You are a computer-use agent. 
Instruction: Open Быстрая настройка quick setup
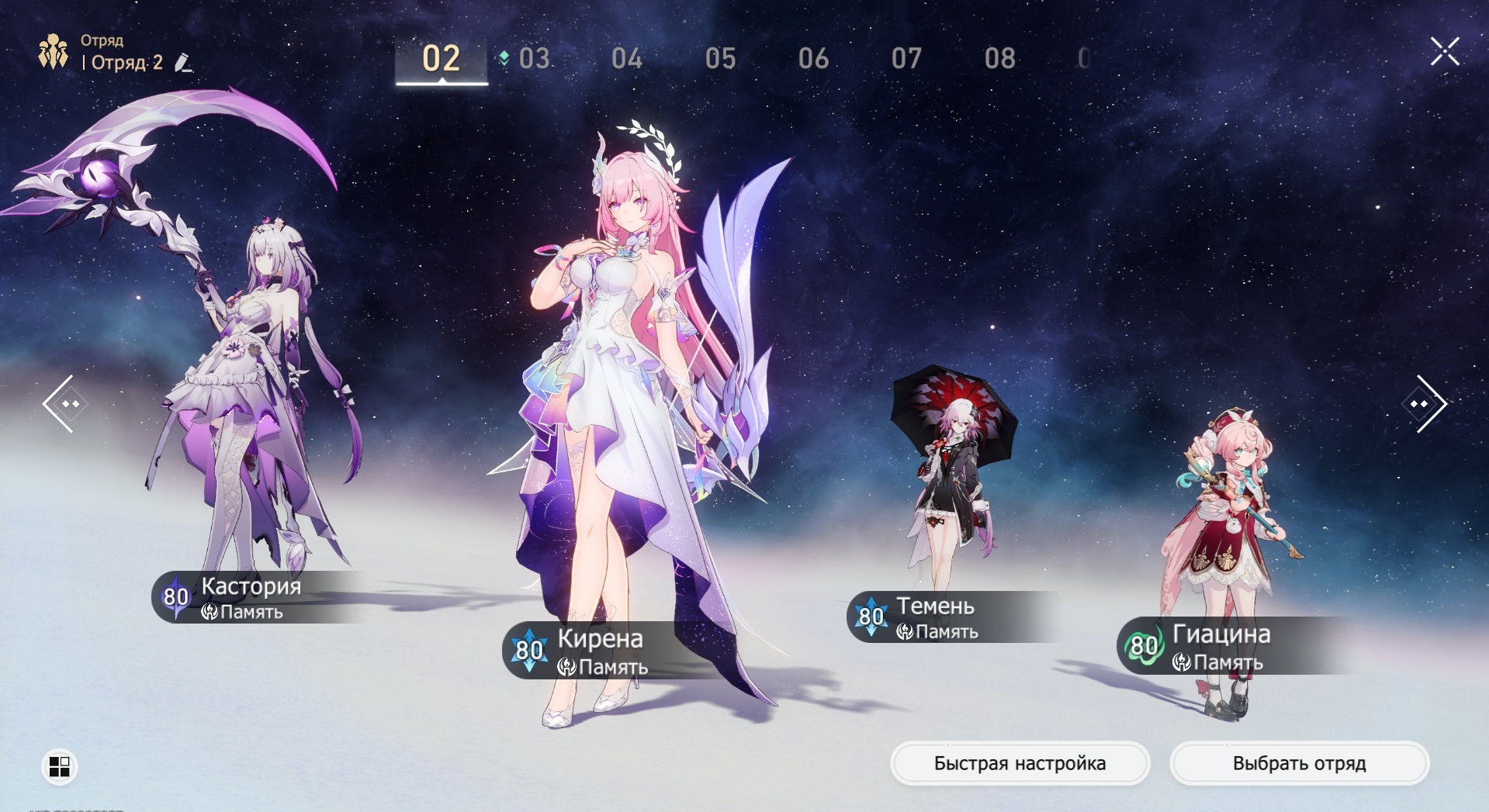click(x=1020, y=763)
